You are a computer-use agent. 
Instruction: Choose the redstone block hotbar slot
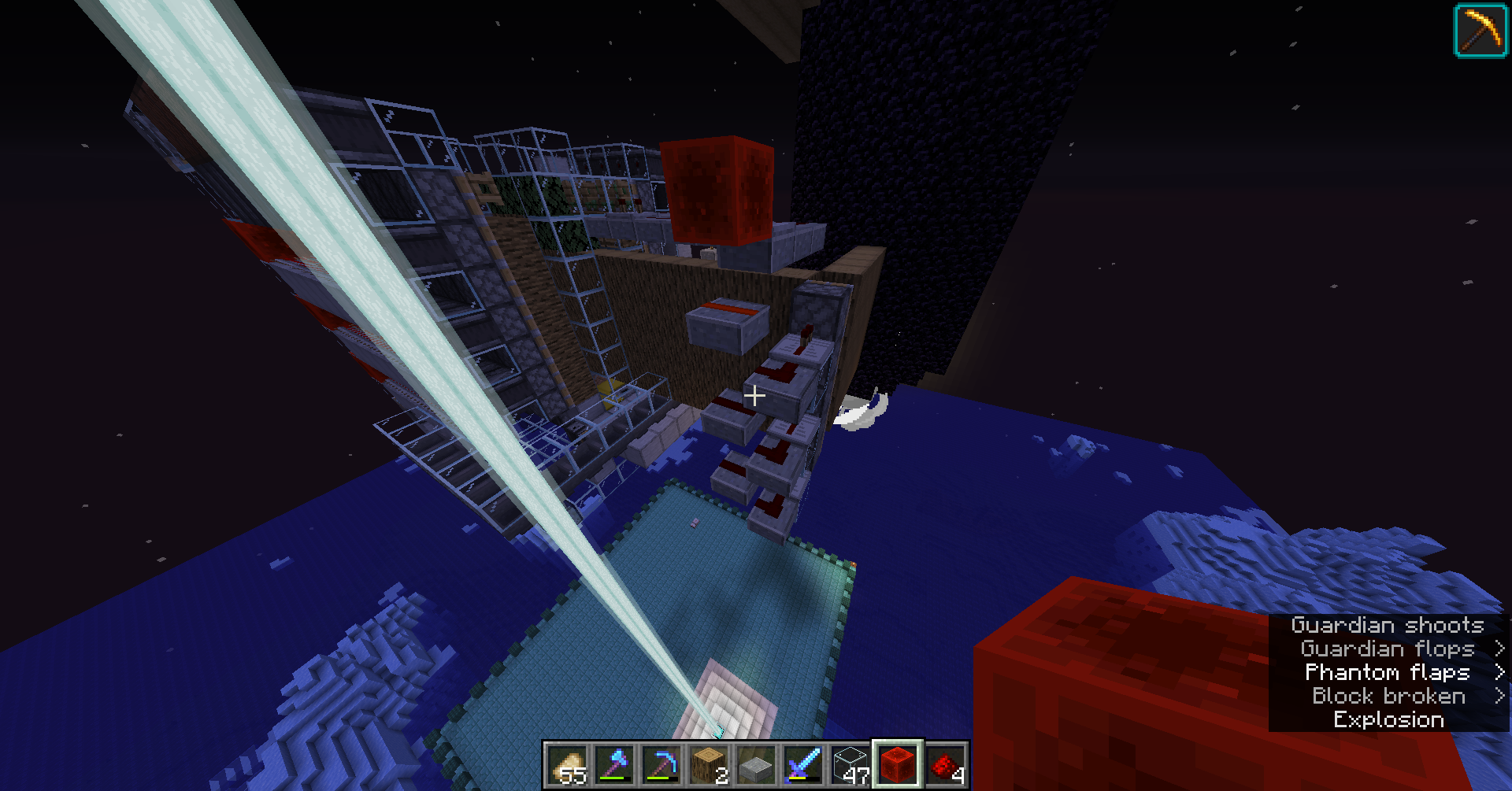coord(898,765)
